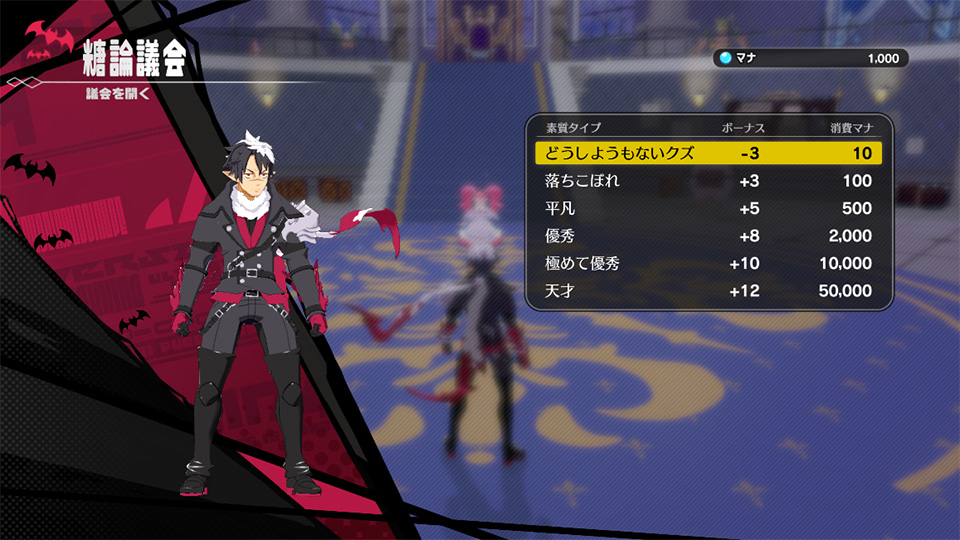The image size is (960, 540).
Task: Select the どうしようもないクズ aptitude row
Action: (708, 153)
